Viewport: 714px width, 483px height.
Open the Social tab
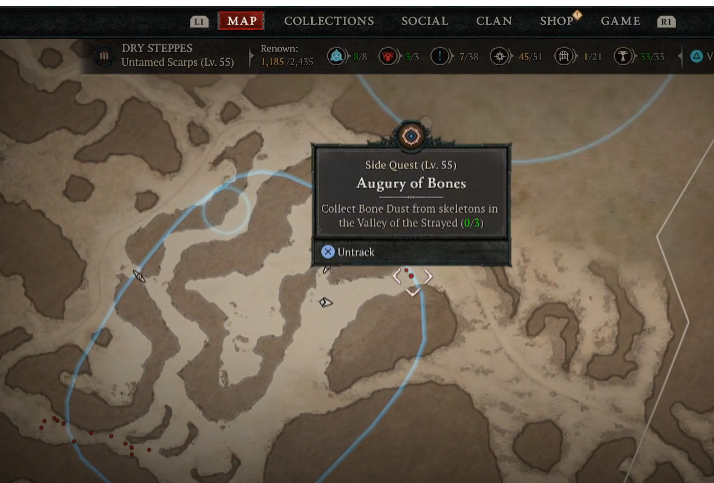pos(424,21)
